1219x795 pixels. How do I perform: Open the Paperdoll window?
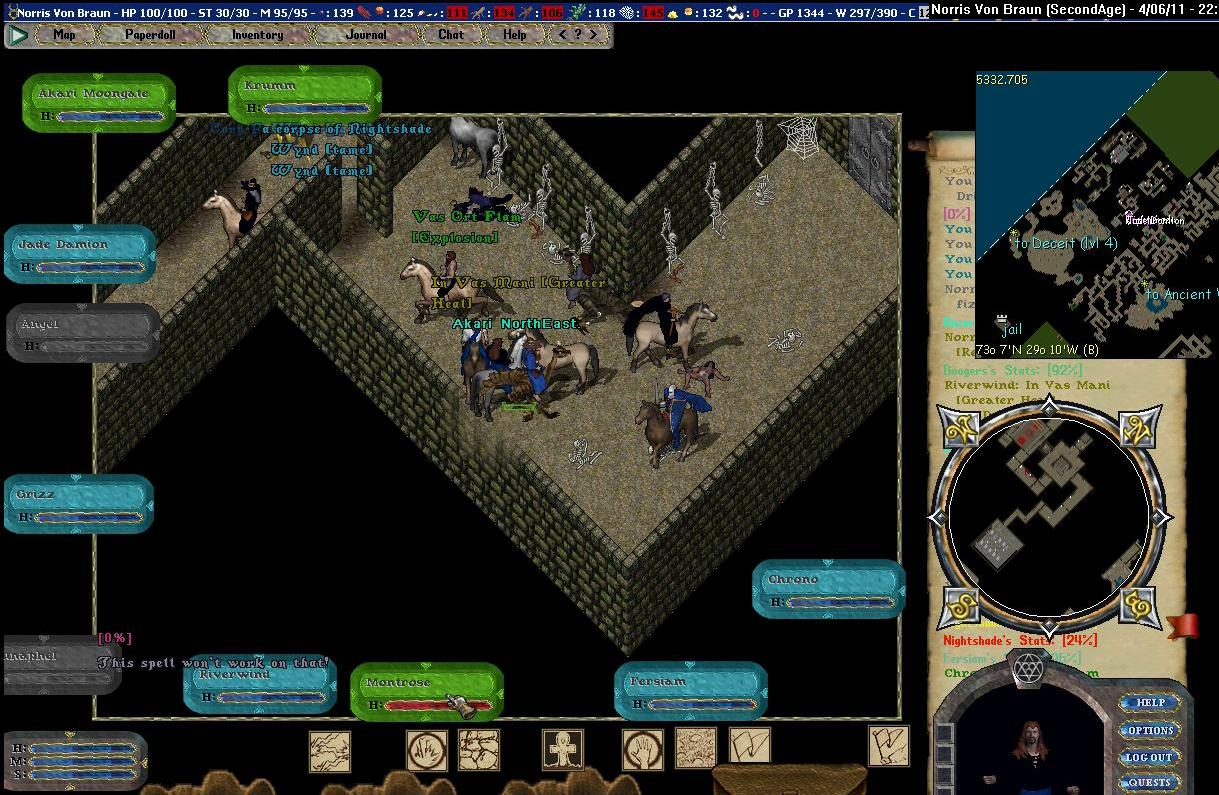[149, 34]
